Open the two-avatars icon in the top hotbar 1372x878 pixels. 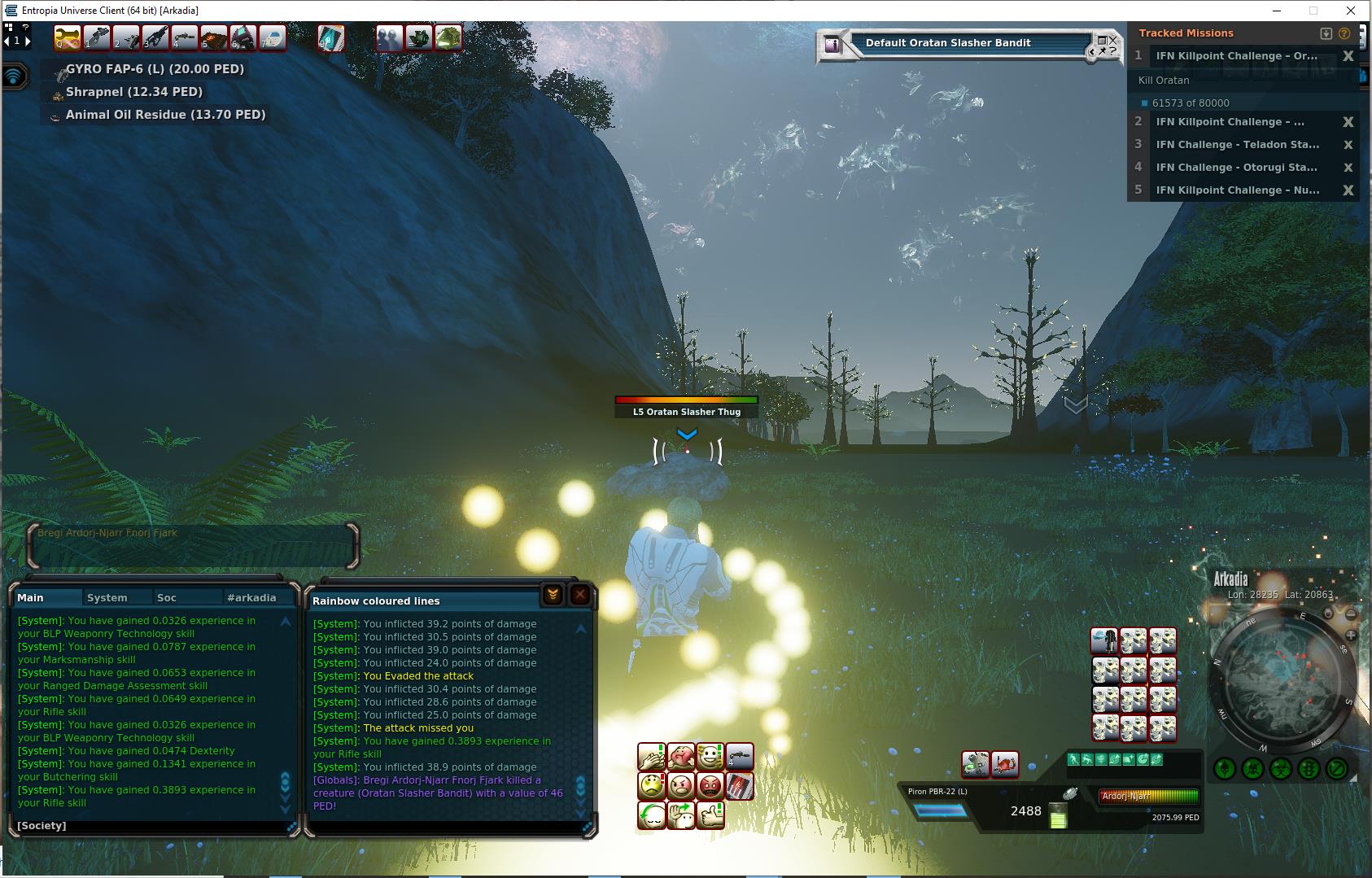[x=390, y=37]
